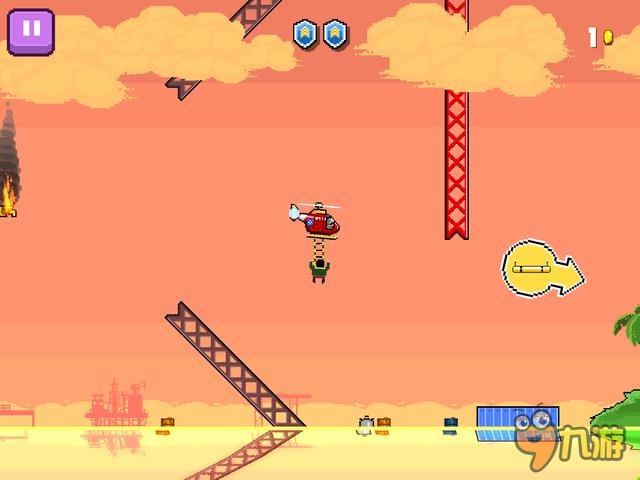Viewport: 640px width, 480px height.
Task: Pause the game with the purple button
Action: [x=30, y=31]
